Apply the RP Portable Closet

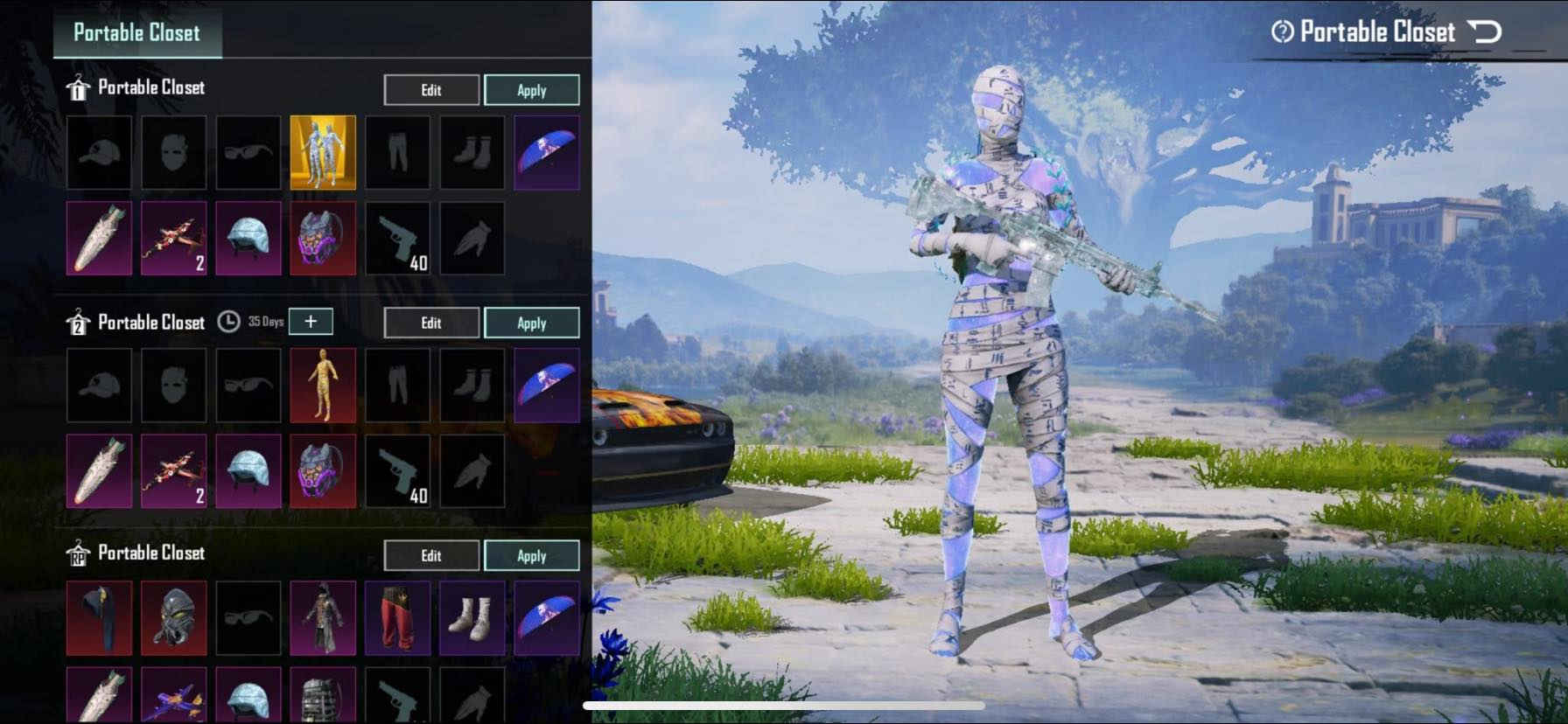coord(531,556)
